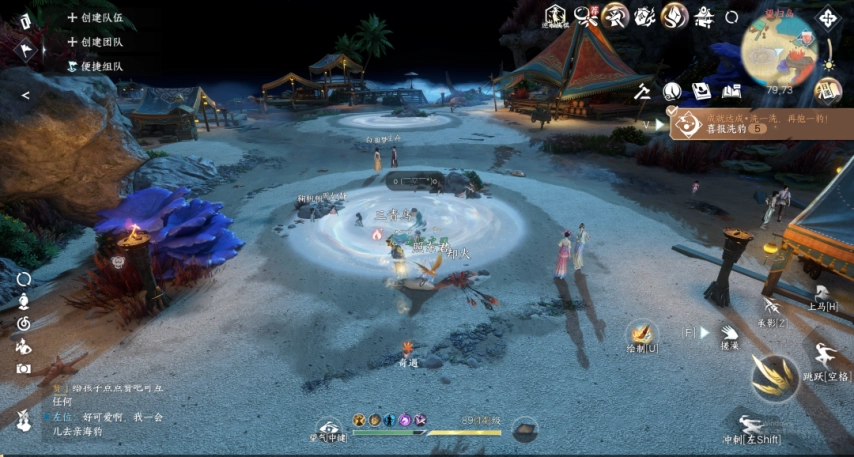Viewport: 854px width, 457px height.
Task: Open the four-arrow icon beside the minimap
Action: point(829,18)
